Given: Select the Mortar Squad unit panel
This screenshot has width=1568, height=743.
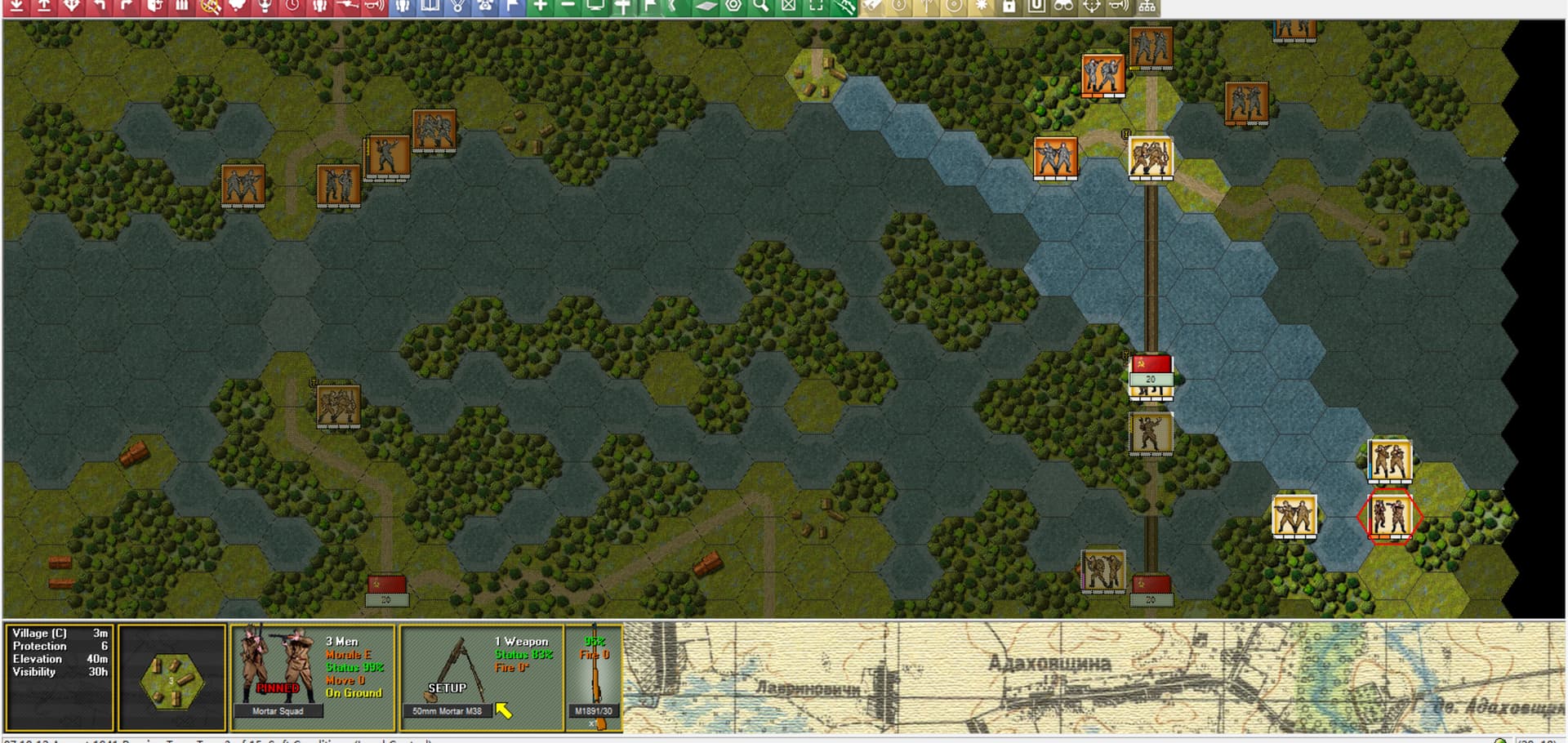Looking at the screenshot, I should coord(313,677).
